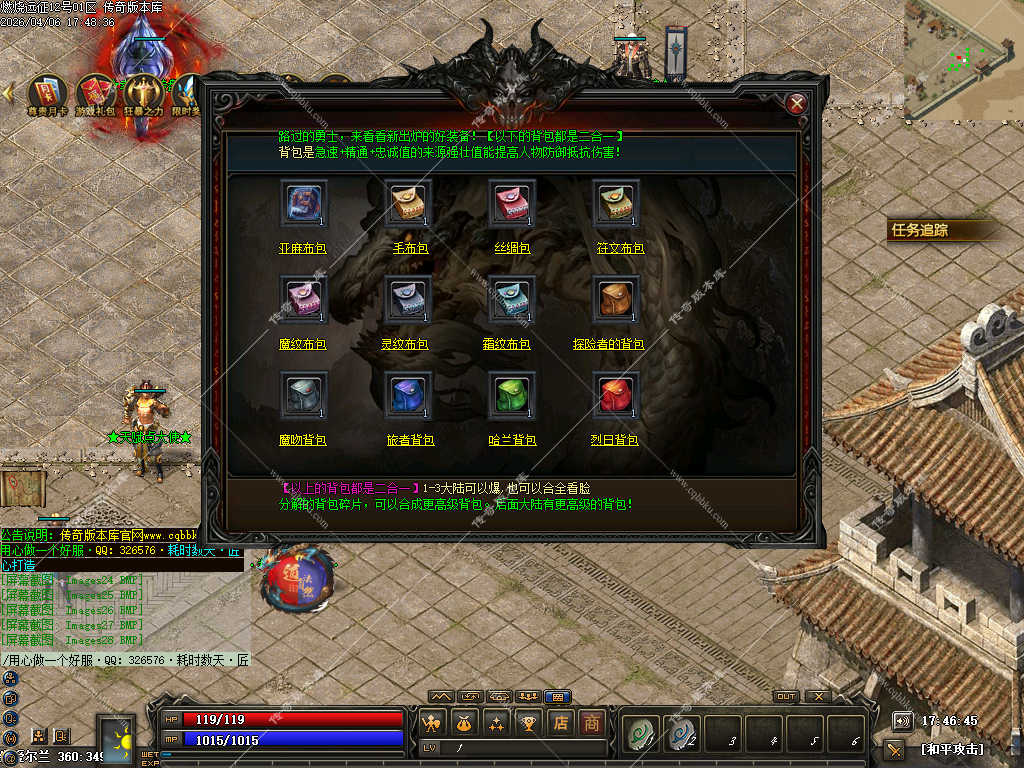Viewport: 1024px width, 768px height.
Task: Choose the 毛布包 backpack
Action: 408,204
